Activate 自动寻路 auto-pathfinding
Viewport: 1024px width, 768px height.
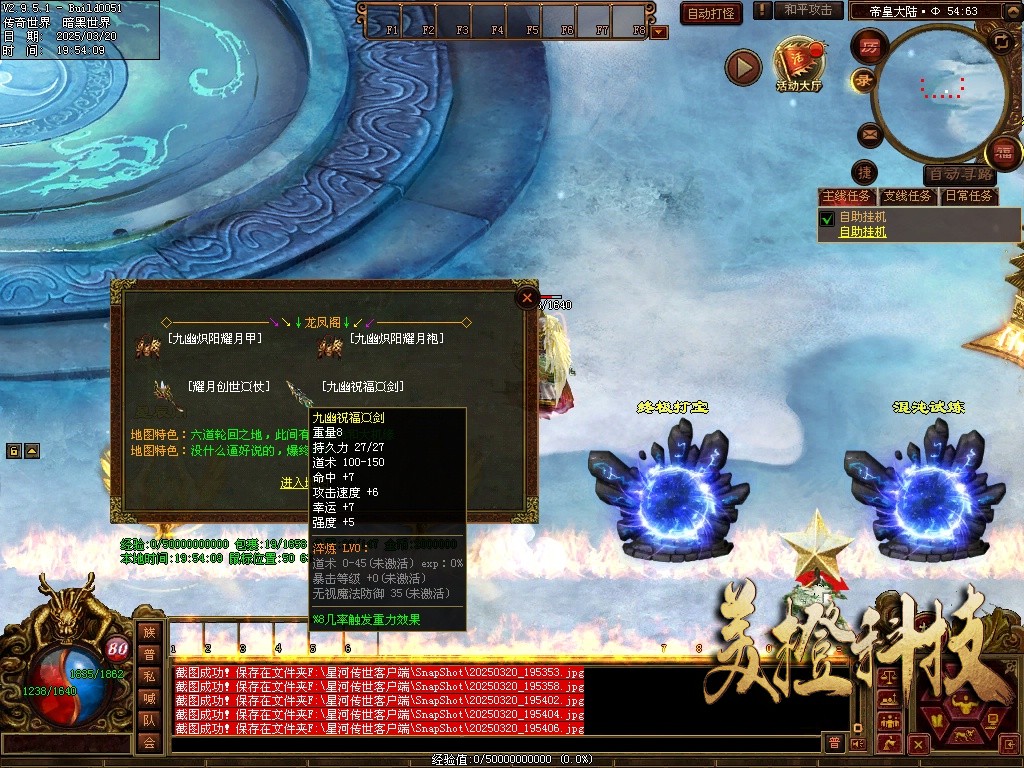click(960, 174)
